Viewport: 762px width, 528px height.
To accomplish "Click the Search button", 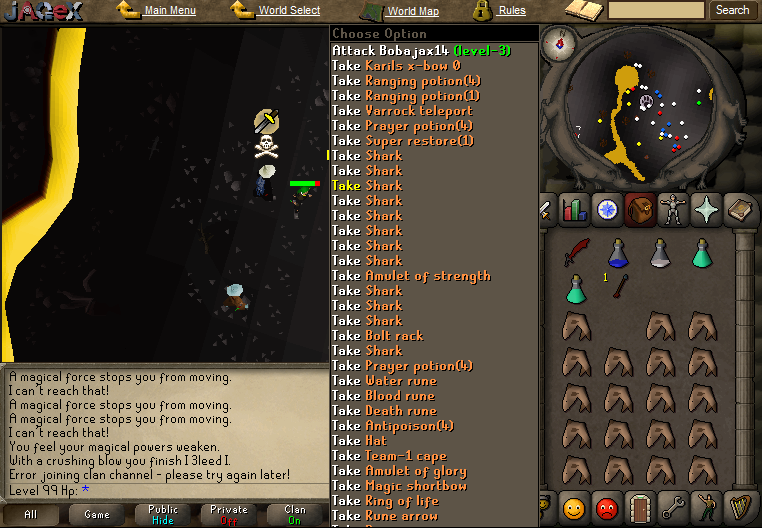I will pos(732,10).
